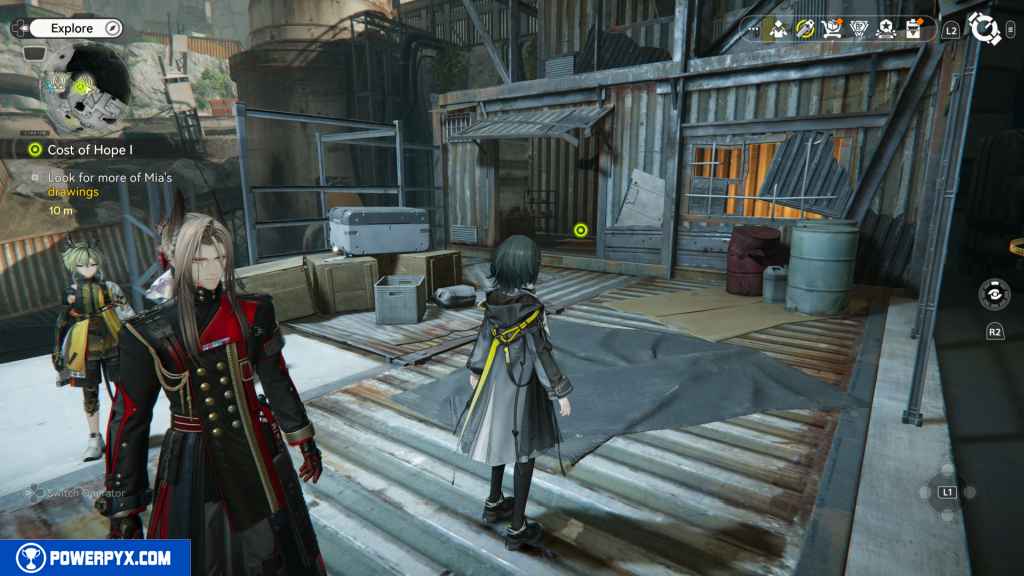The image size is (1024, 576).
Task: Open the clipboard icon with orange dot
Action: click(913, 29)
